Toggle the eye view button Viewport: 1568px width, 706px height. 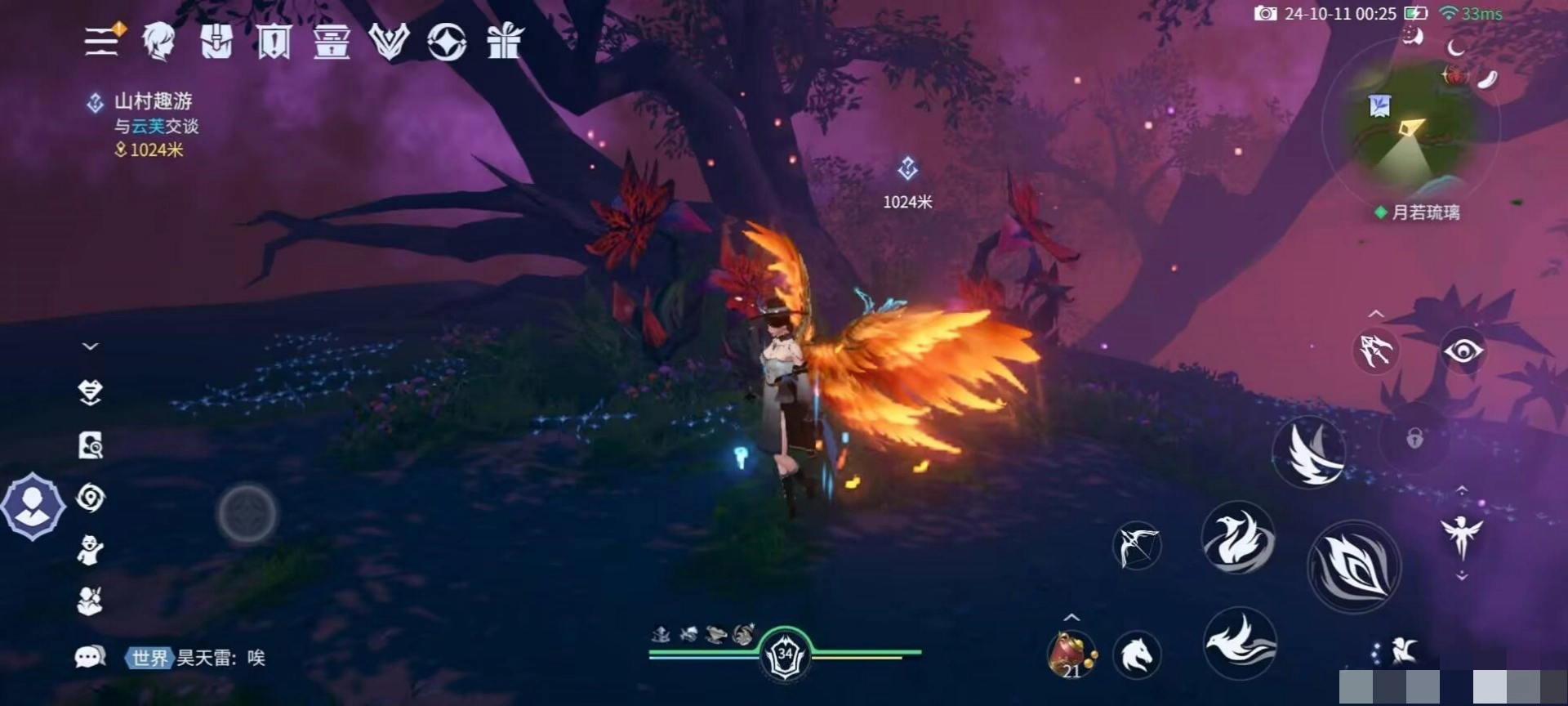pos(1463,352)
